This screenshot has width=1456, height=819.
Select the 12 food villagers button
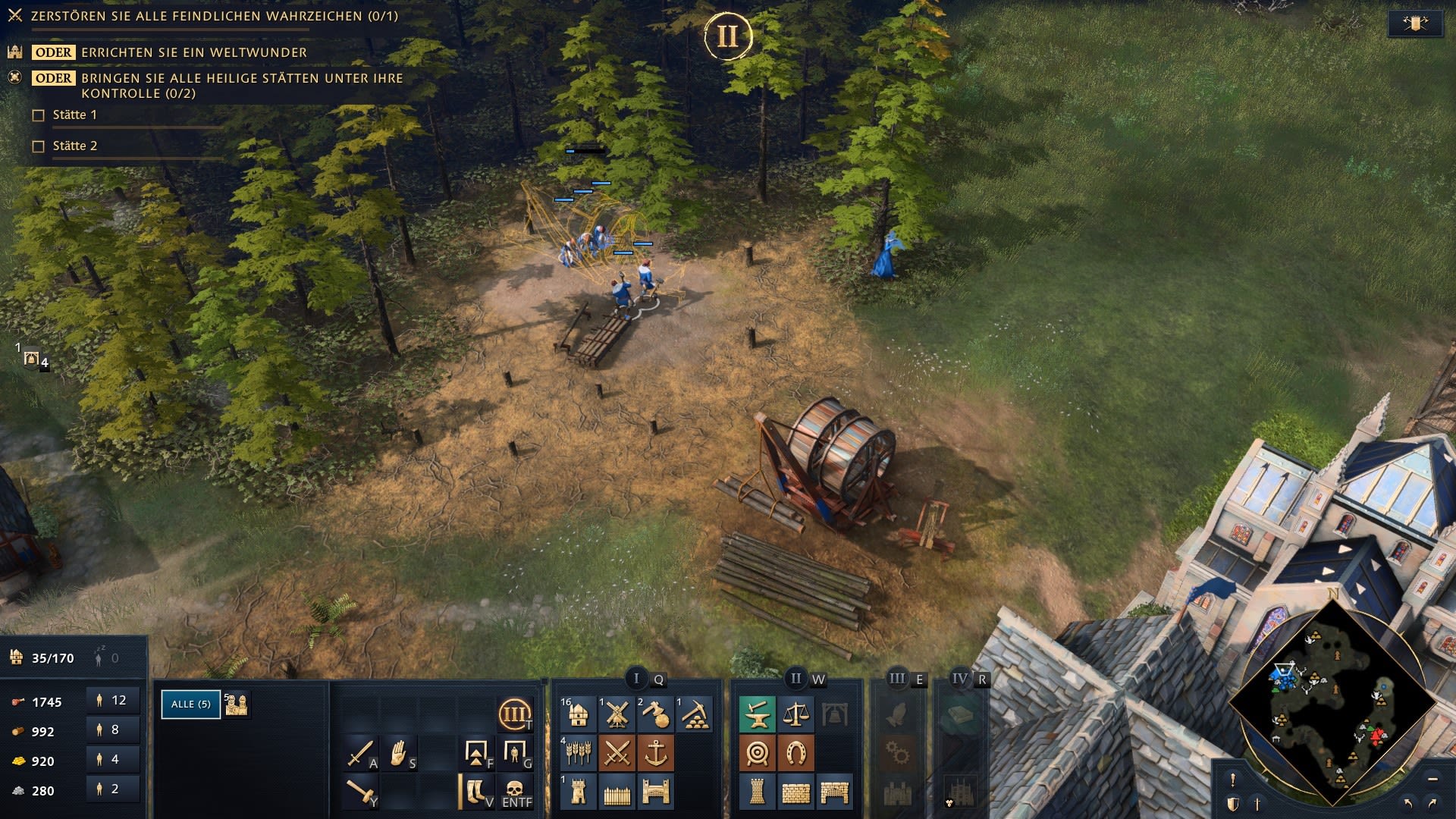click(113, 701)
